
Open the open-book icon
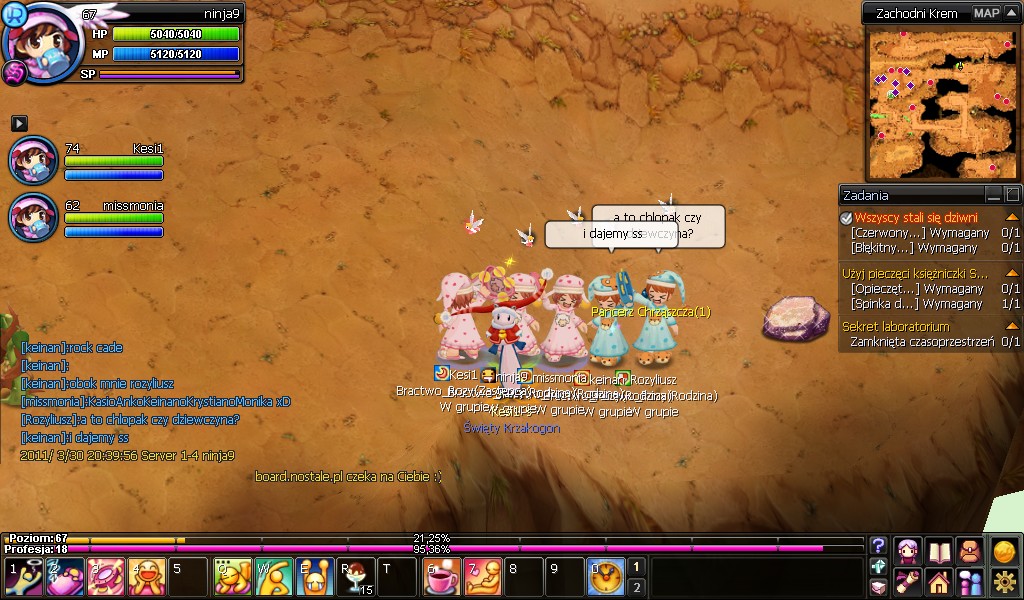pos(939,550)
